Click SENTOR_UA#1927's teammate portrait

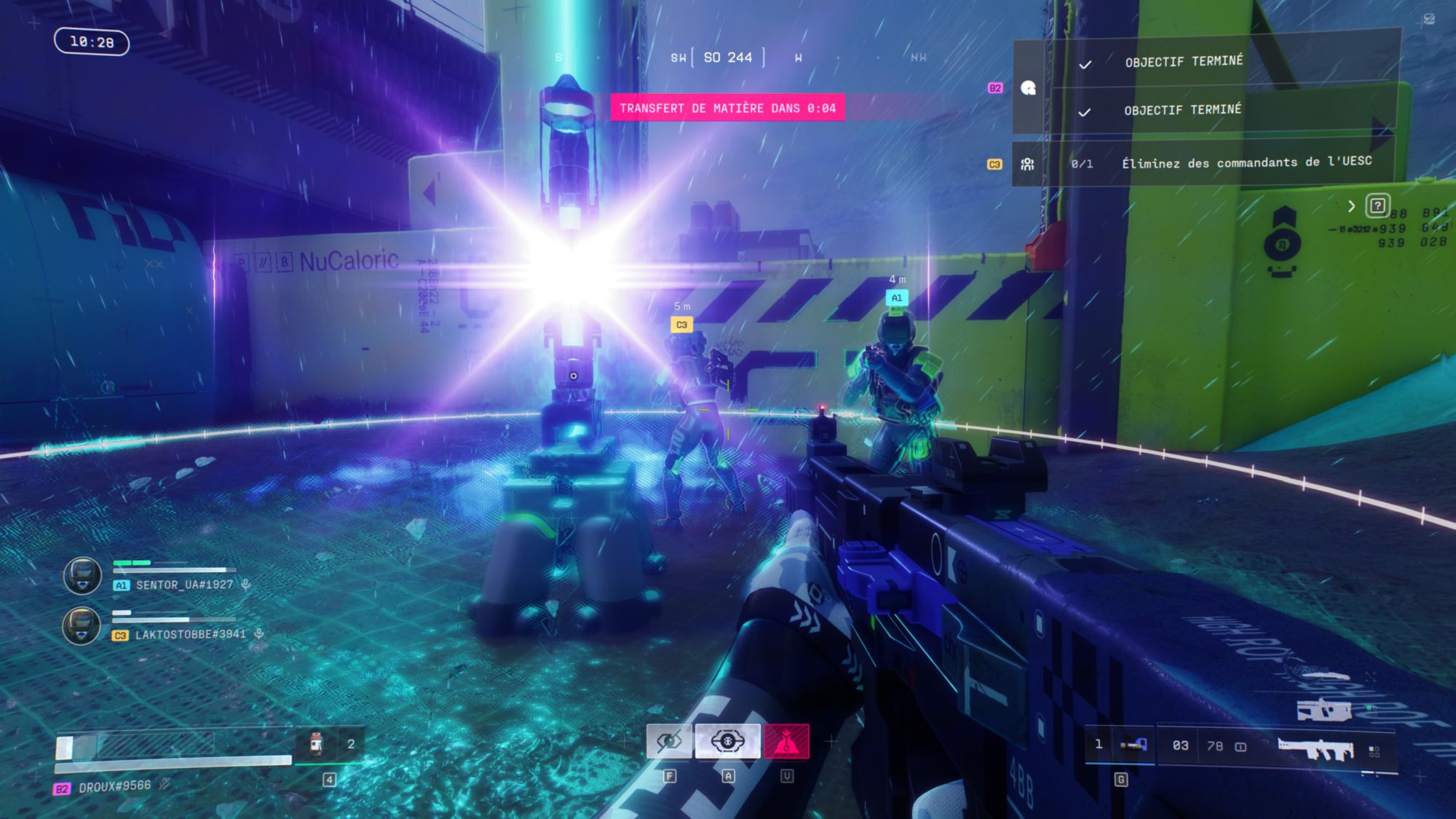82,576
